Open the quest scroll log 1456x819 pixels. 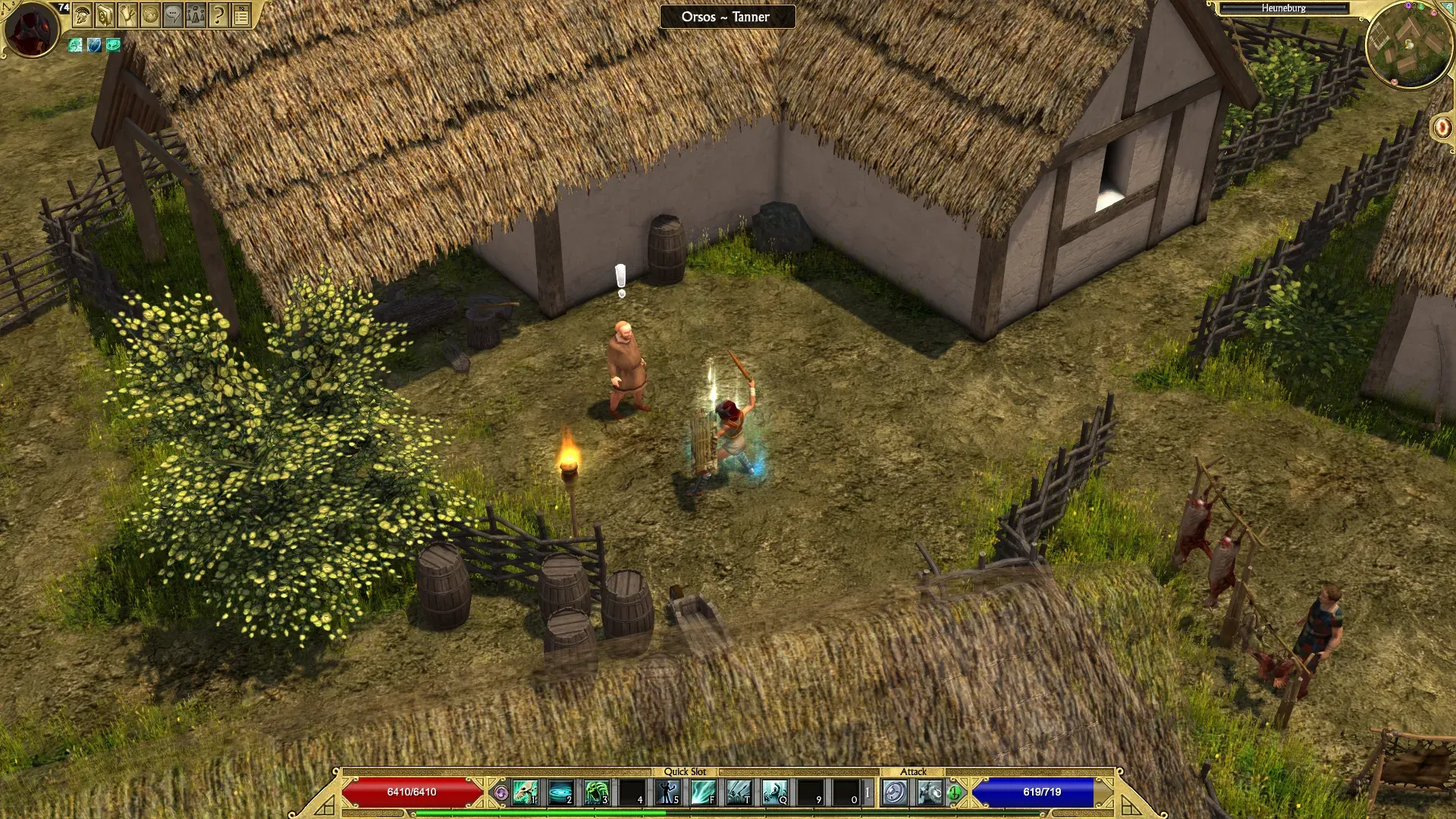pyautogui.click(x=128, y=15)
